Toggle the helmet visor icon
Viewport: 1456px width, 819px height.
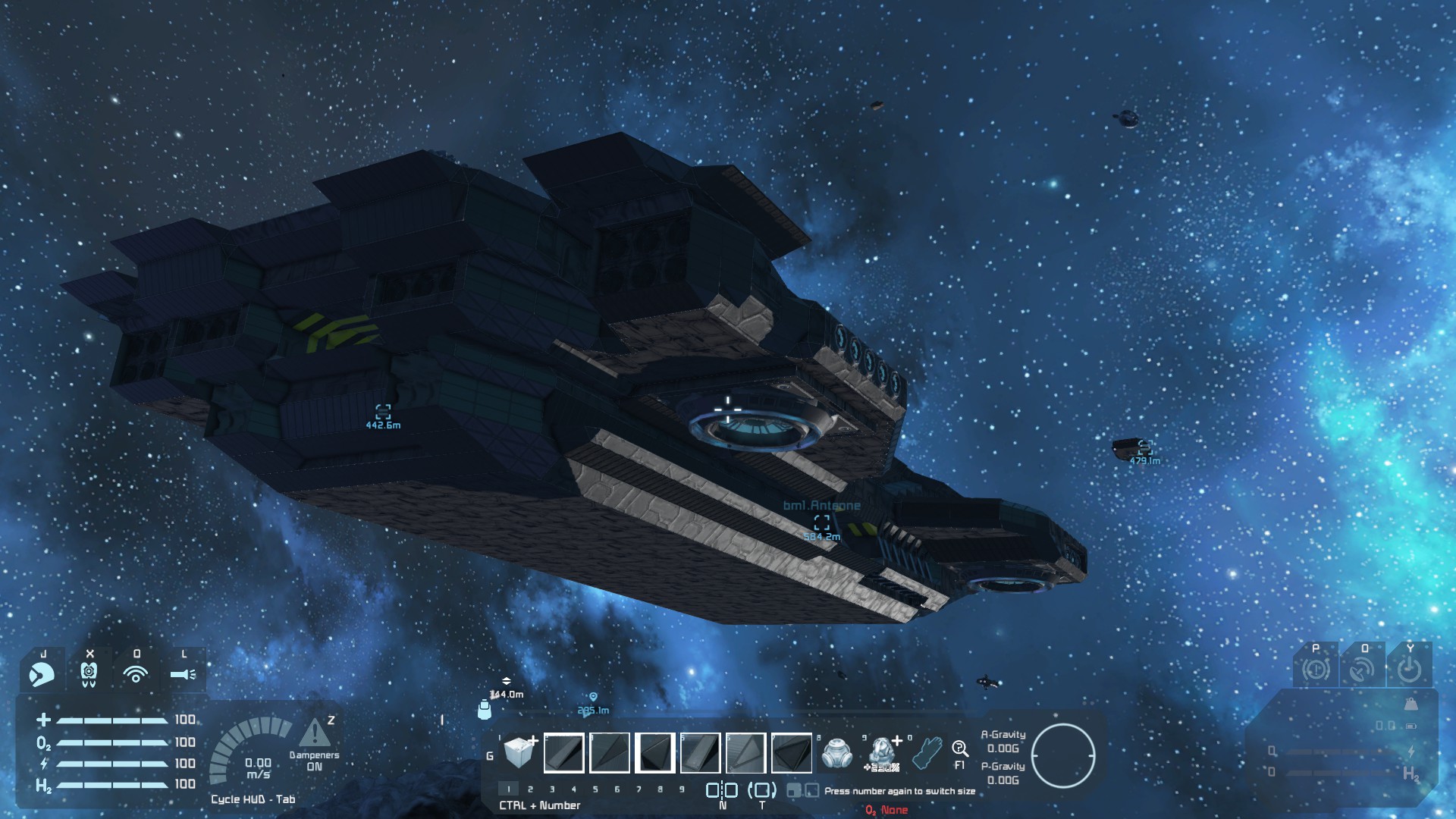(x=42, y=673)
